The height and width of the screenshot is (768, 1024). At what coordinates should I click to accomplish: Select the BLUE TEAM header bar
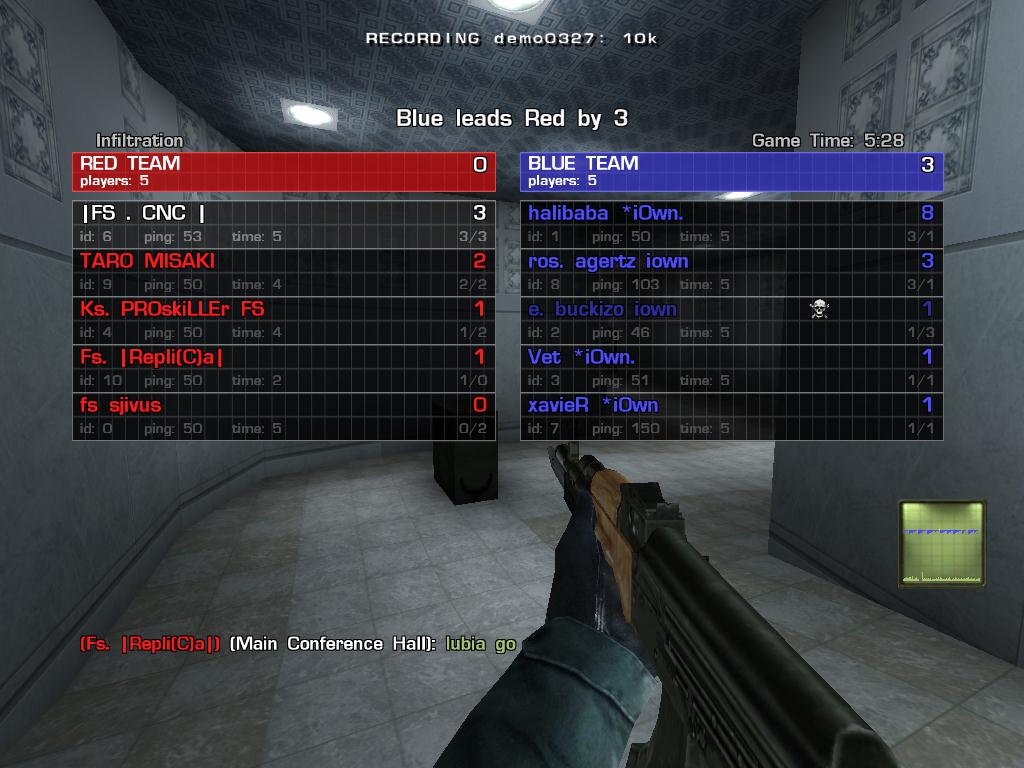(x=731, y=171)
